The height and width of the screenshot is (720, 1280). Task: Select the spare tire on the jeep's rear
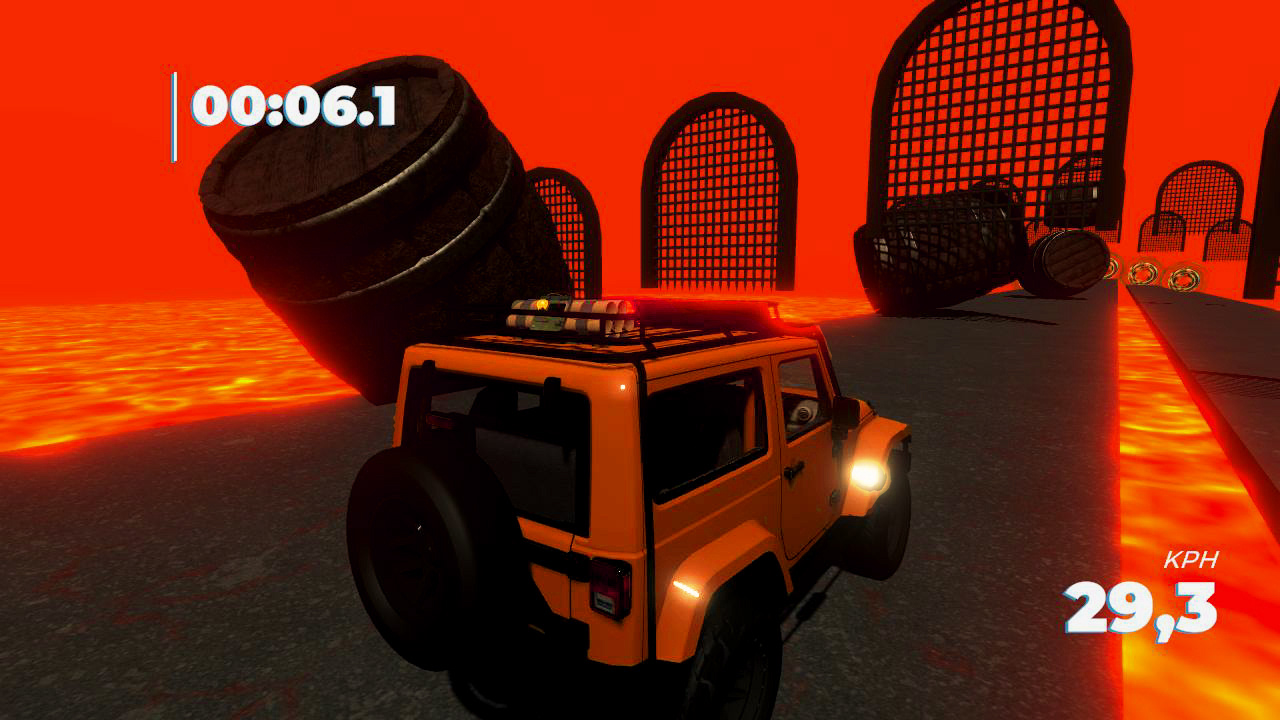click(425, 560)
